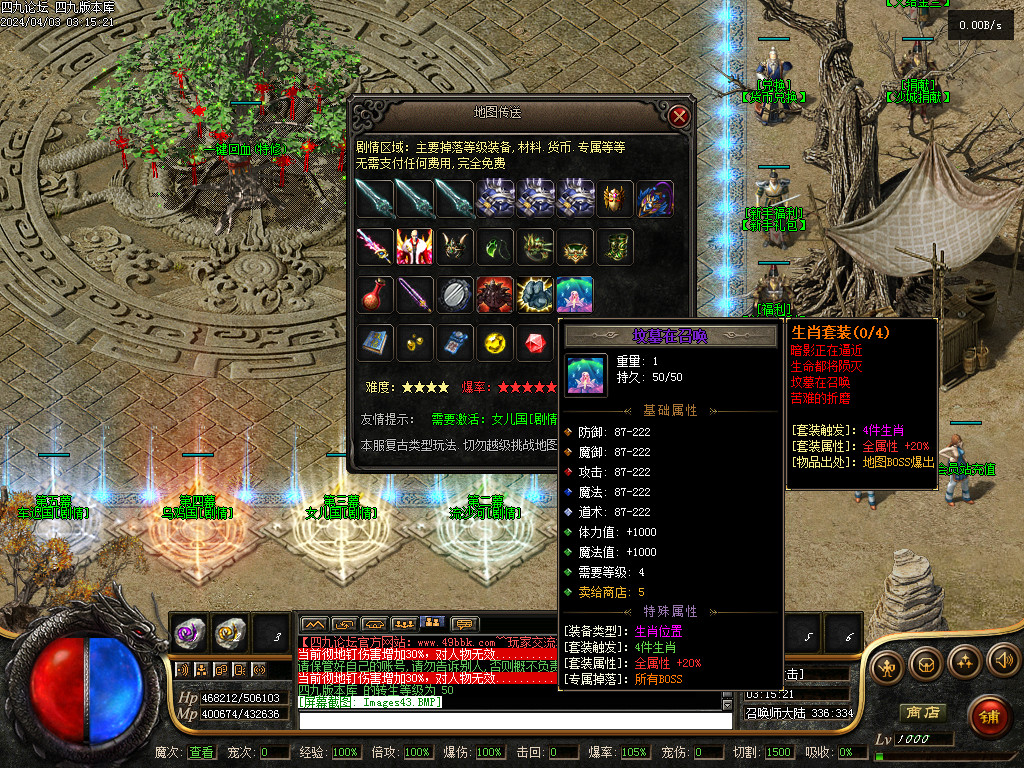The height and width of the screenshot is (768, 1024).
Task: Switch to the speech-bubble chat channel tab
Action: point(464,625)
